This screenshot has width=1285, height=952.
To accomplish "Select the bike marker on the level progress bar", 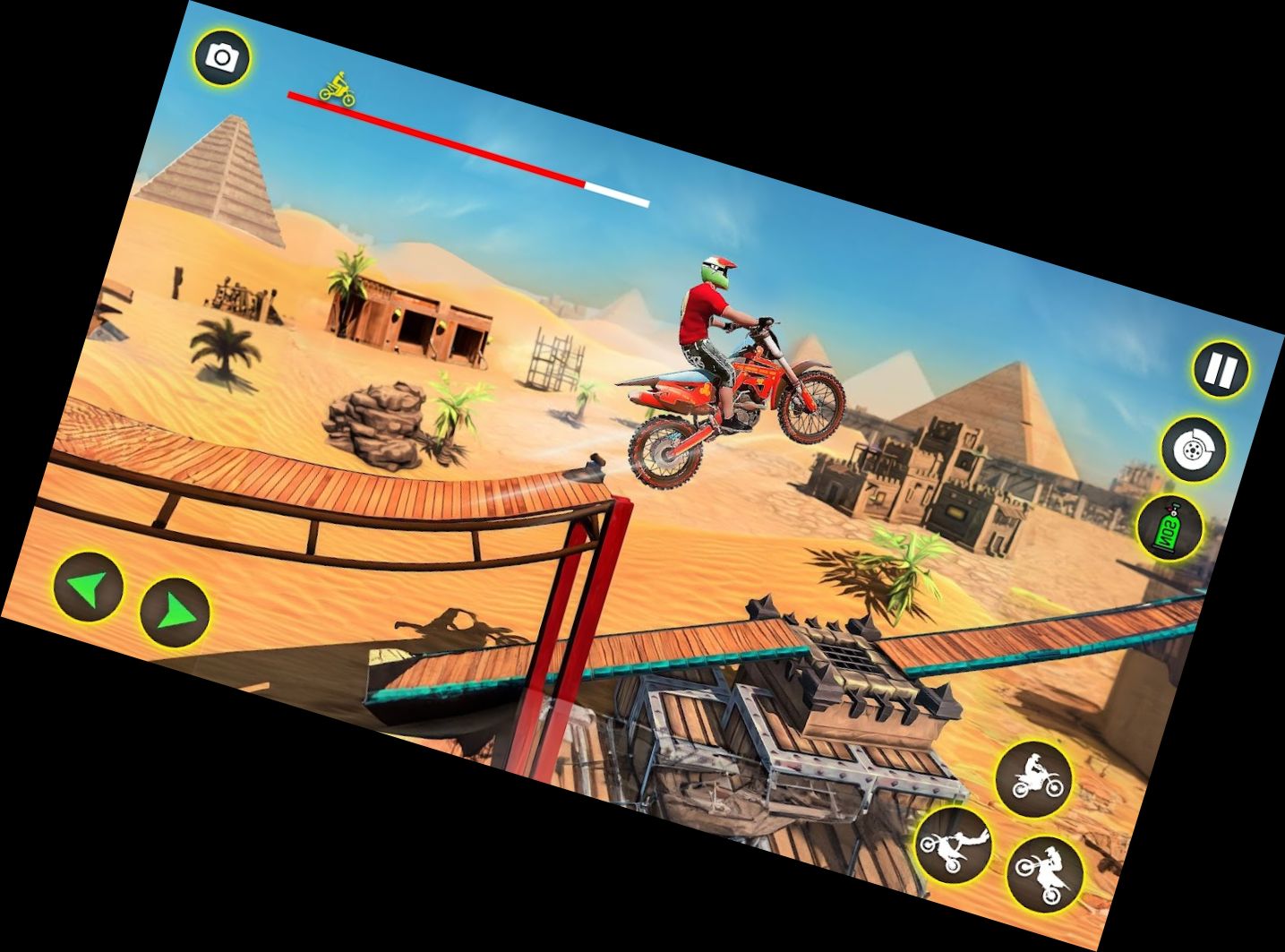I will [x=338, y=88].
